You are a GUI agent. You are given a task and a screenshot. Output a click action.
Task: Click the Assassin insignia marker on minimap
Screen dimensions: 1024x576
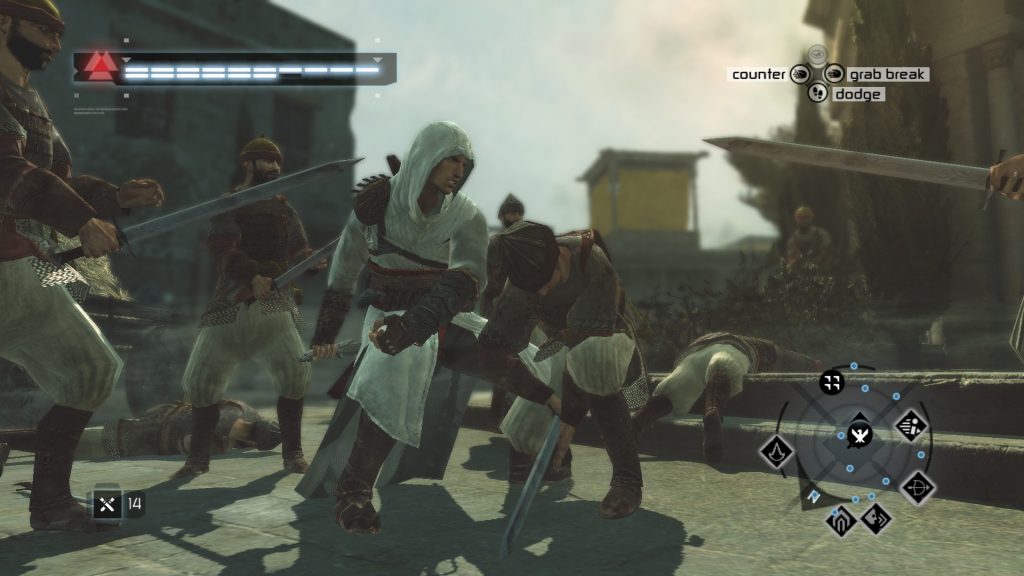click(x=777, y=451)
